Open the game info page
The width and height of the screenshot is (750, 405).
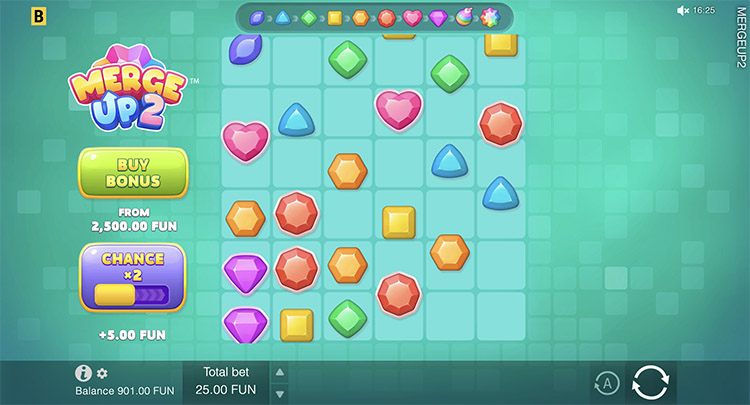tap(84, 373)
